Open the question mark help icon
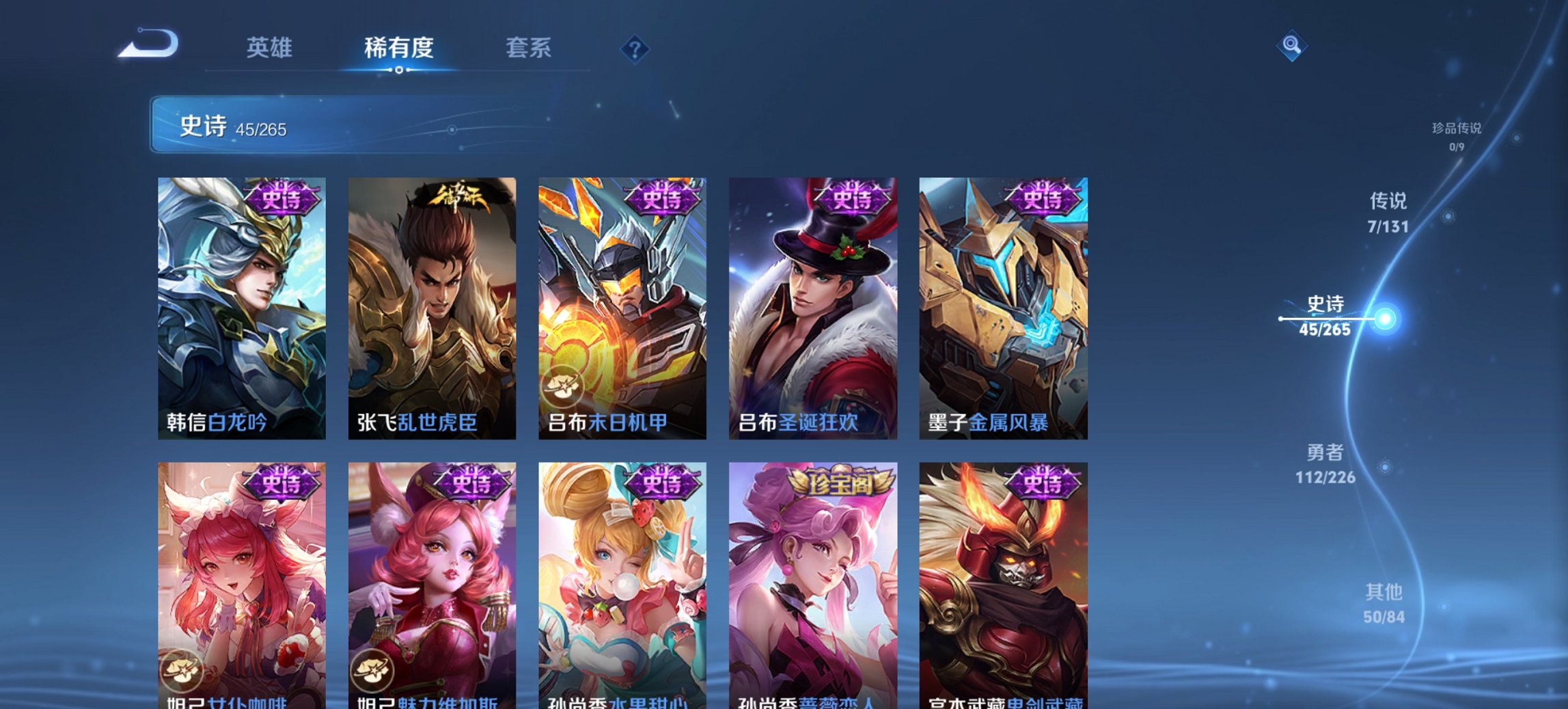The height and width of the screenshot is (709, 1568). (634, 48)
